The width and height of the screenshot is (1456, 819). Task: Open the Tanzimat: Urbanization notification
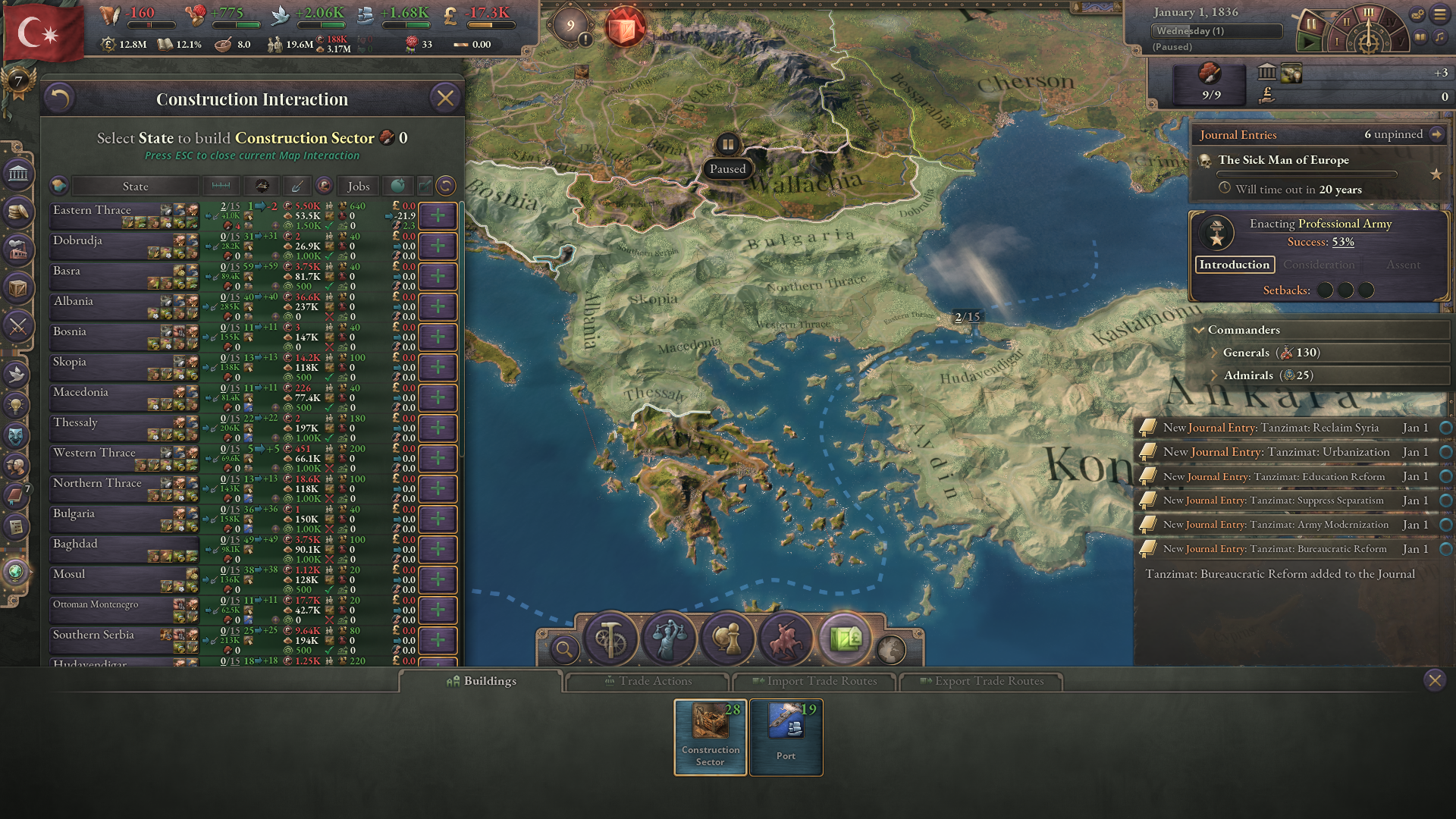[x=1276, y=452]
